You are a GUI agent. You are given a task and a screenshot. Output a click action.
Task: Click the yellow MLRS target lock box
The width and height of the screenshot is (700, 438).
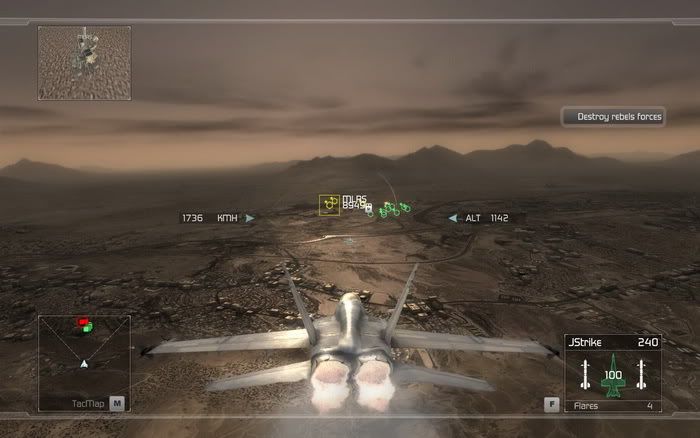[x=329, y=204]
